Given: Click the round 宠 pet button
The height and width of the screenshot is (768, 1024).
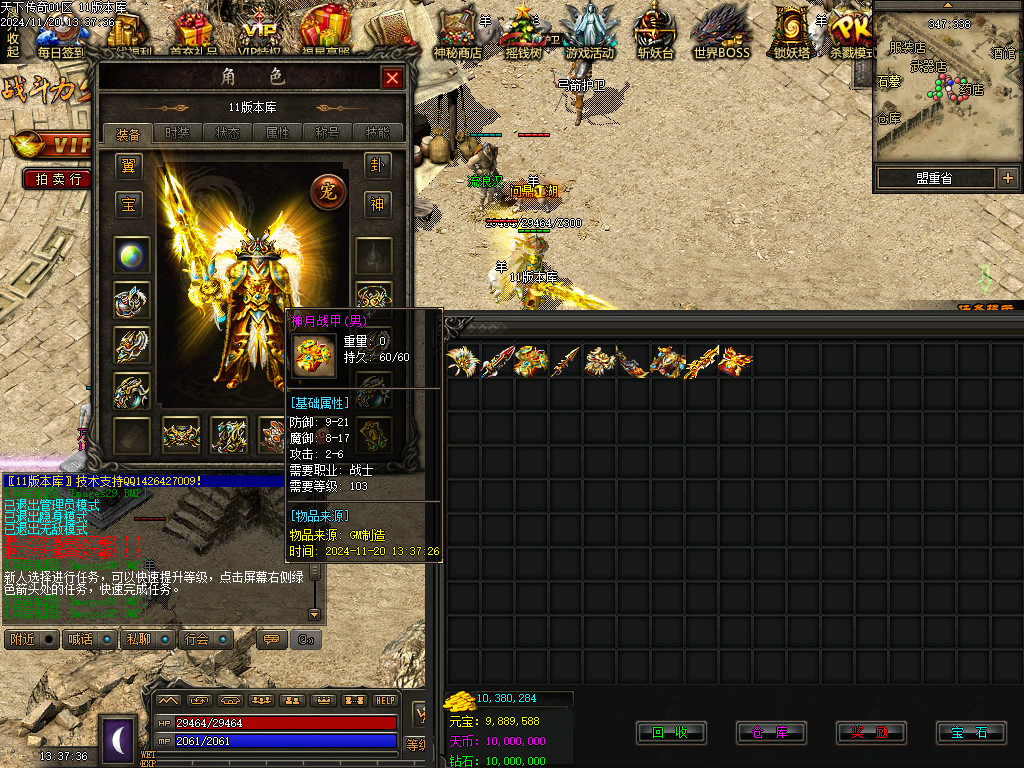Looking at the screenshot, I should coord(327,191).
